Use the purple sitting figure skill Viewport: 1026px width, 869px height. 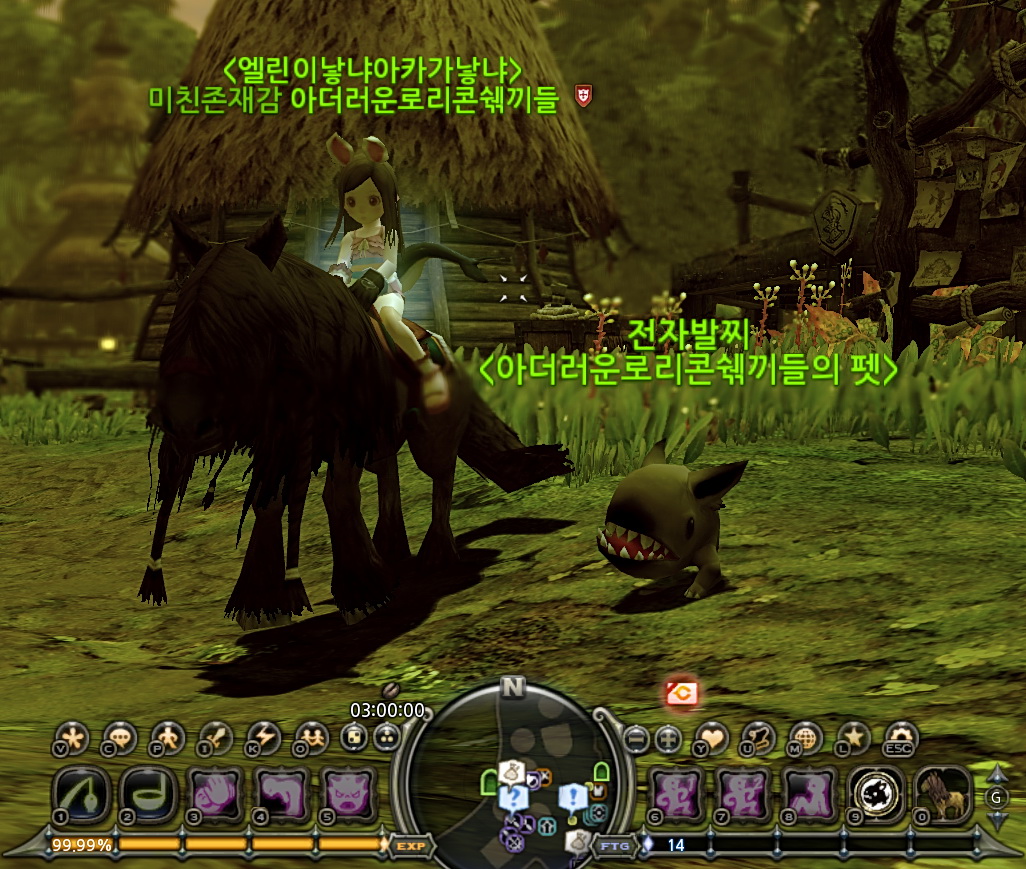(x=810, y=794)
